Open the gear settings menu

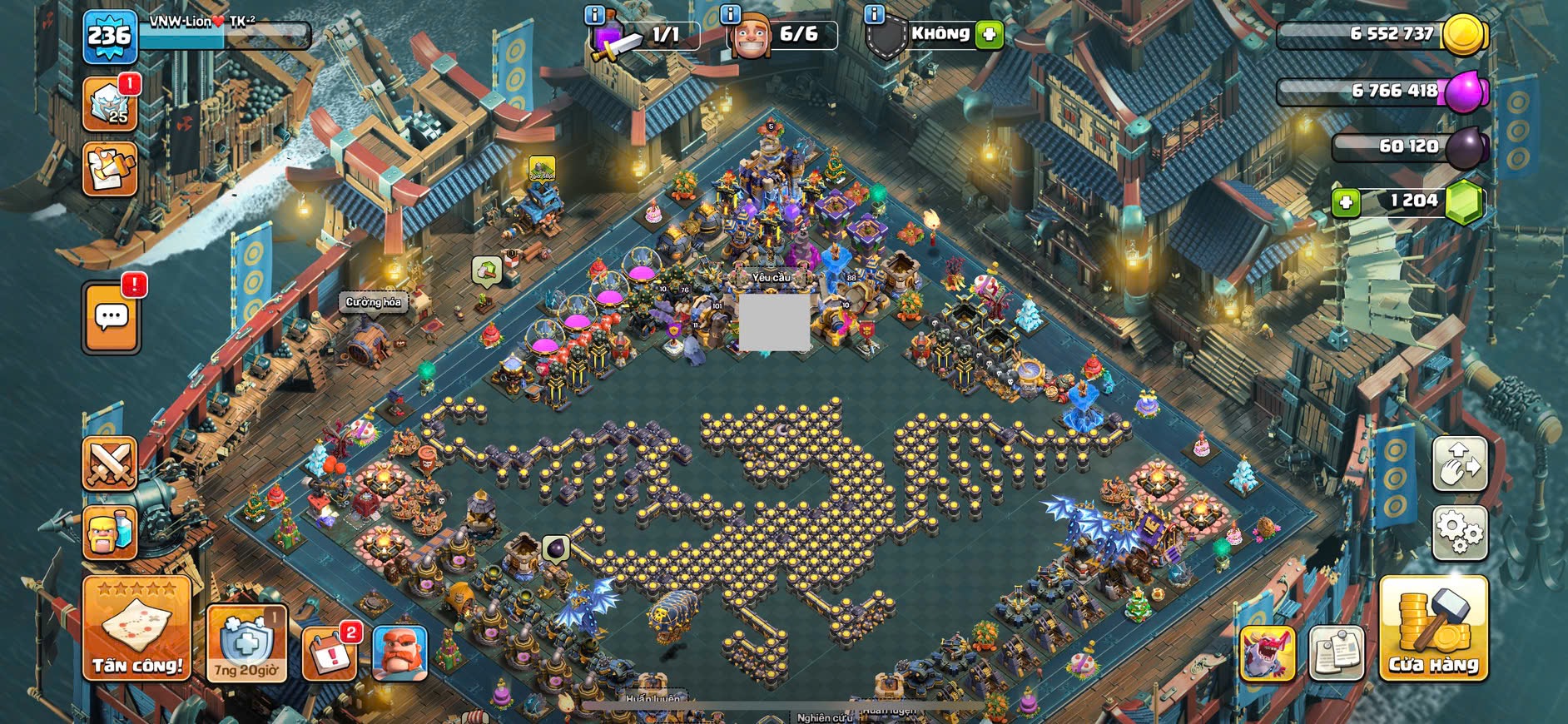click(x=1459, y=532)
